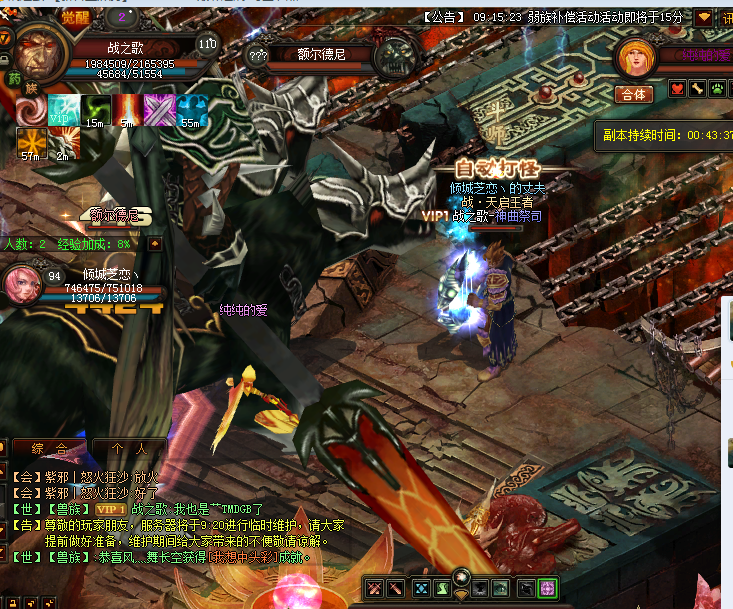Expand the announcement dropdown arrow
Screen dimensions: 733x609
click(x=704, y=17)
